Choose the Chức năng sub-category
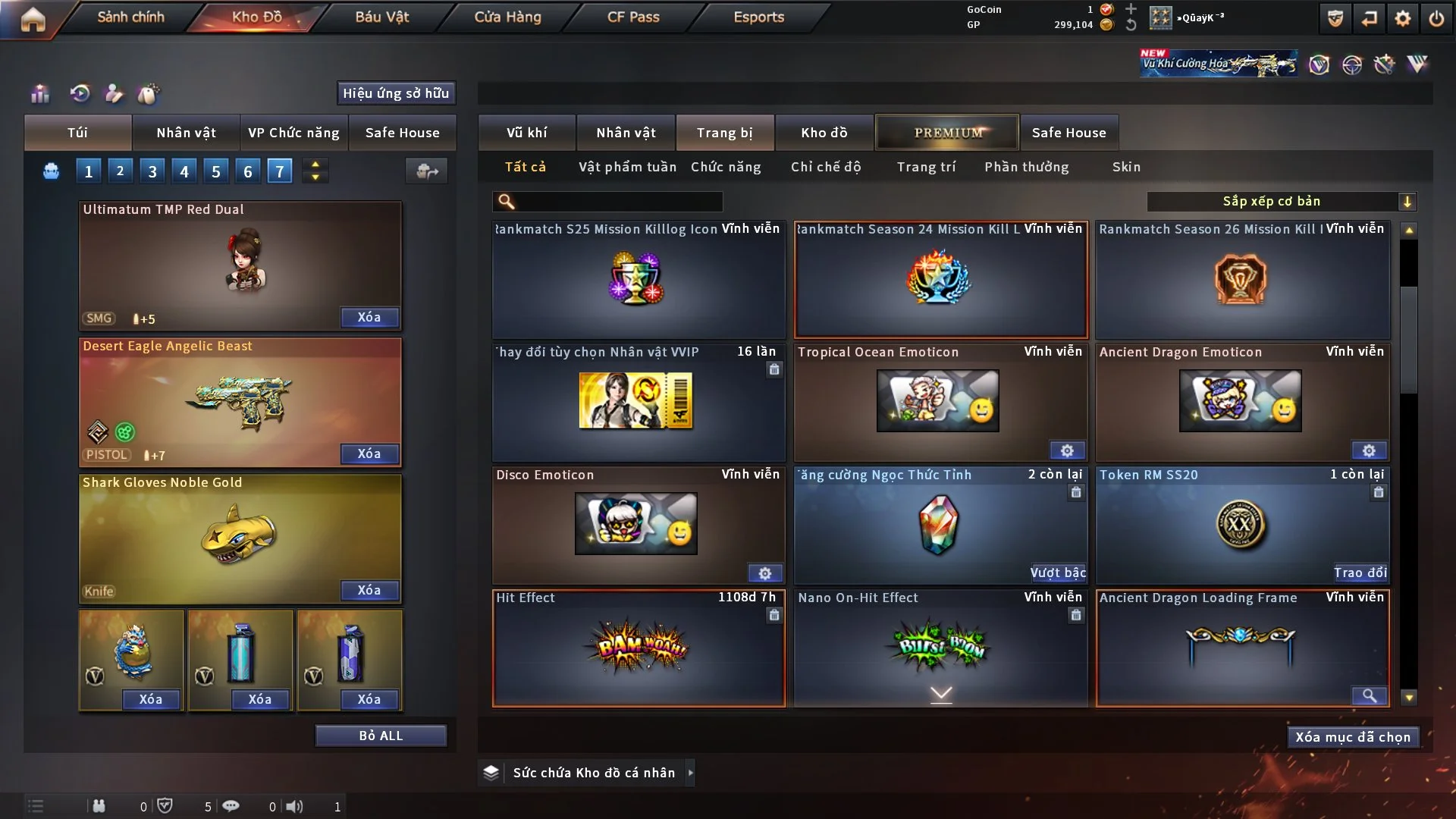 coord(726,167)
